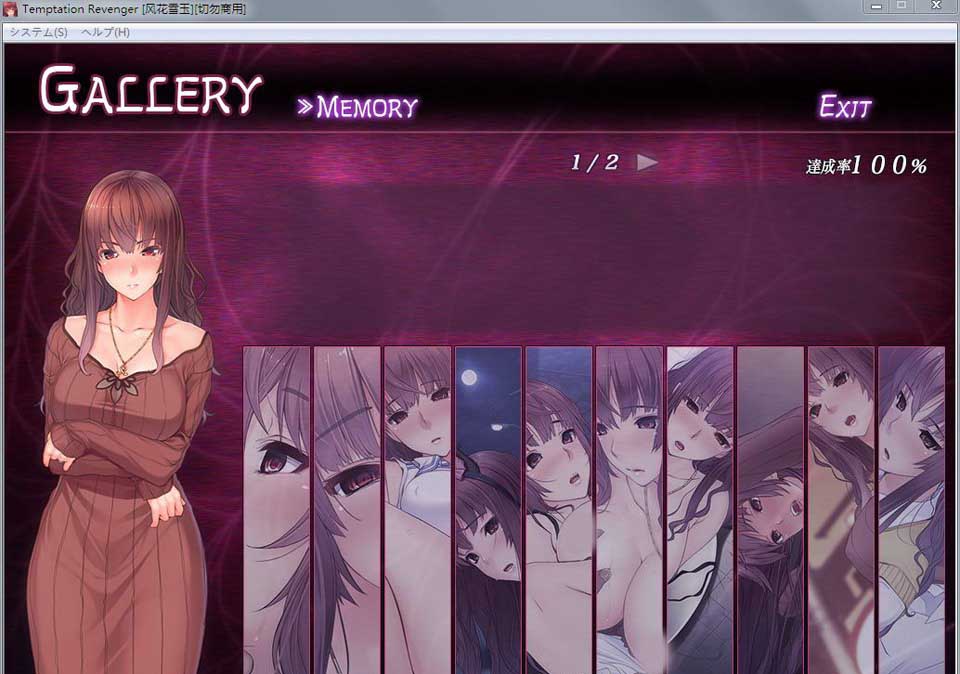Viewport: 960px width, 674px height.
Task: Open the first thumbnail showing a close-up eye
Action: [x=276, y=509]
